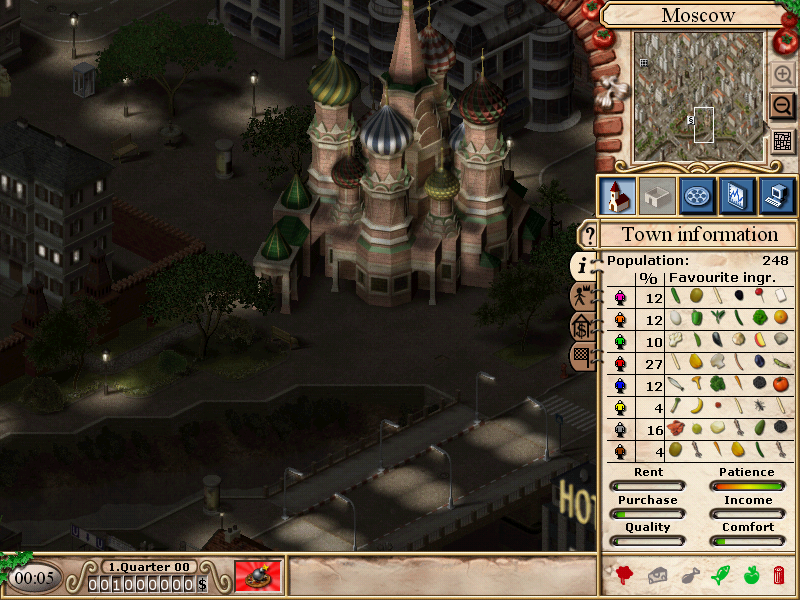The width and height of the screenshot is (800, 600).
Task: Switch to the crowned figure tab
Action: (x=581, y=296)
